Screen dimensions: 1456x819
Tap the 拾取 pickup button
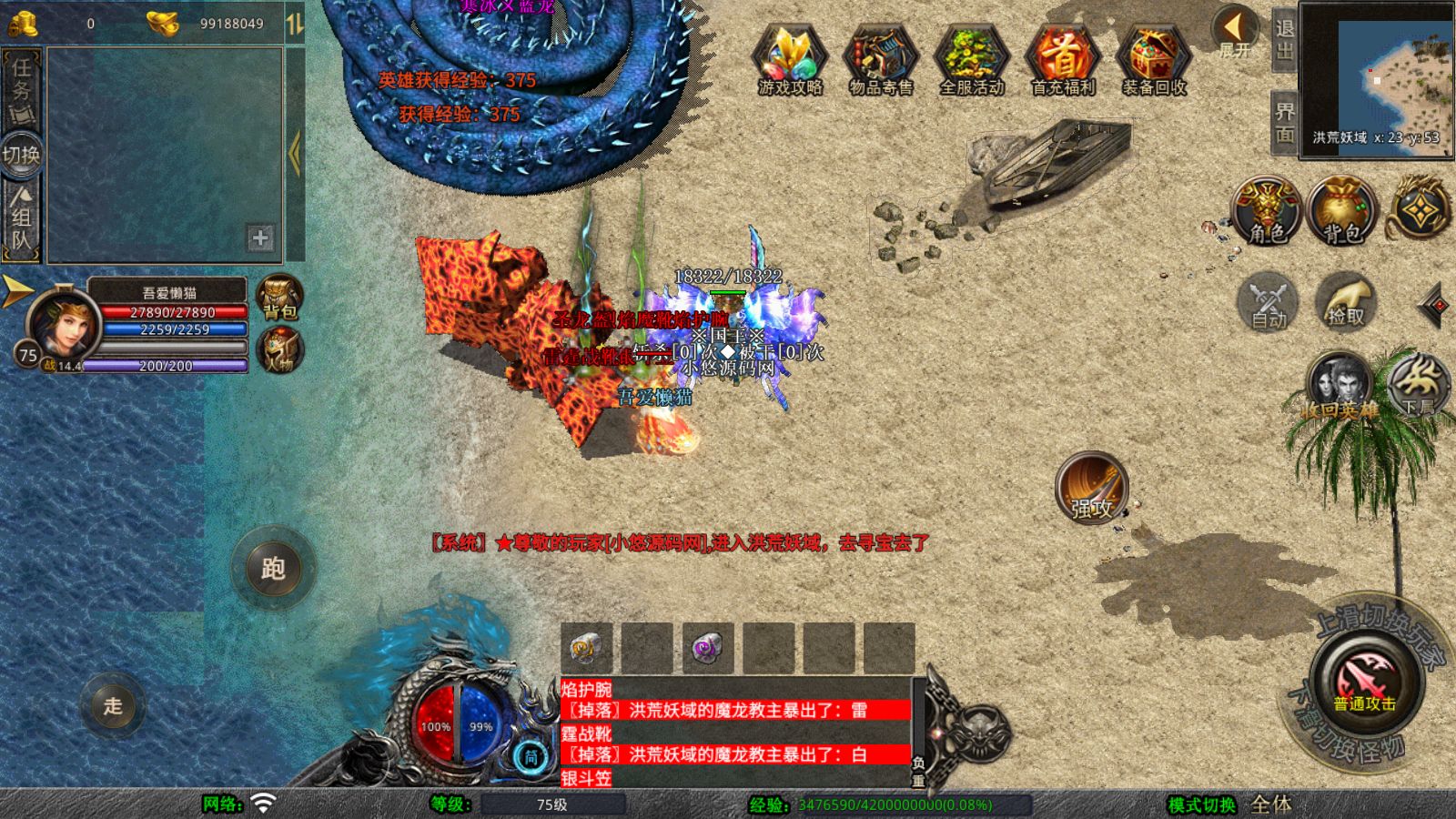pos(1345,301)
